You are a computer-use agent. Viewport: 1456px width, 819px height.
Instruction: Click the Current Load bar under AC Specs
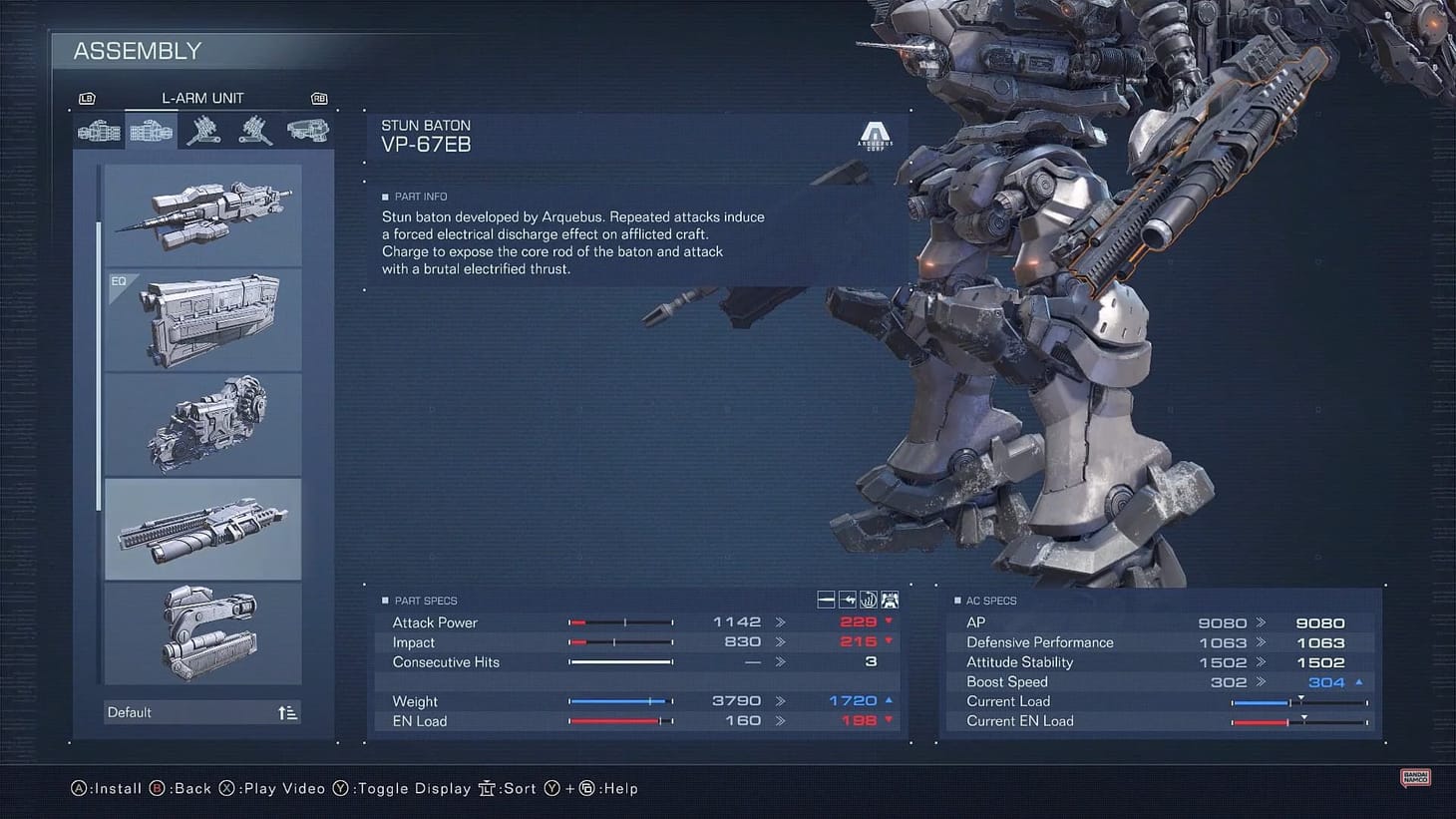pyautogui.click(x=1296, y=701)
